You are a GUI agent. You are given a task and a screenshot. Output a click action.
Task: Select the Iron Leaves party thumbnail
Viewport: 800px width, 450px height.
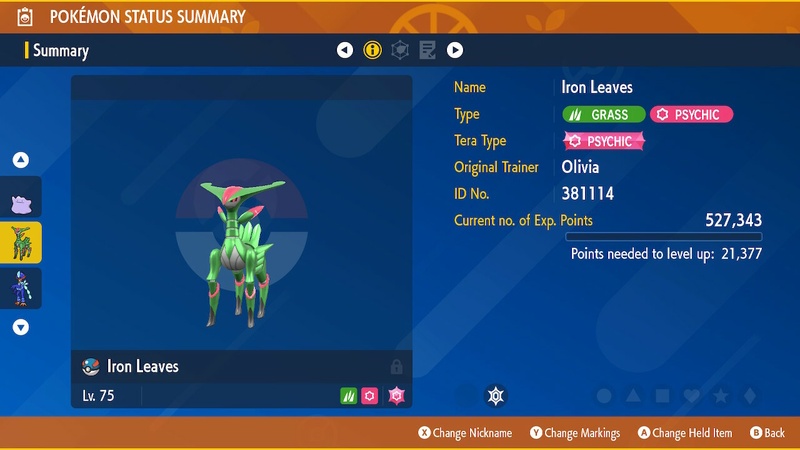coord(21,242)
